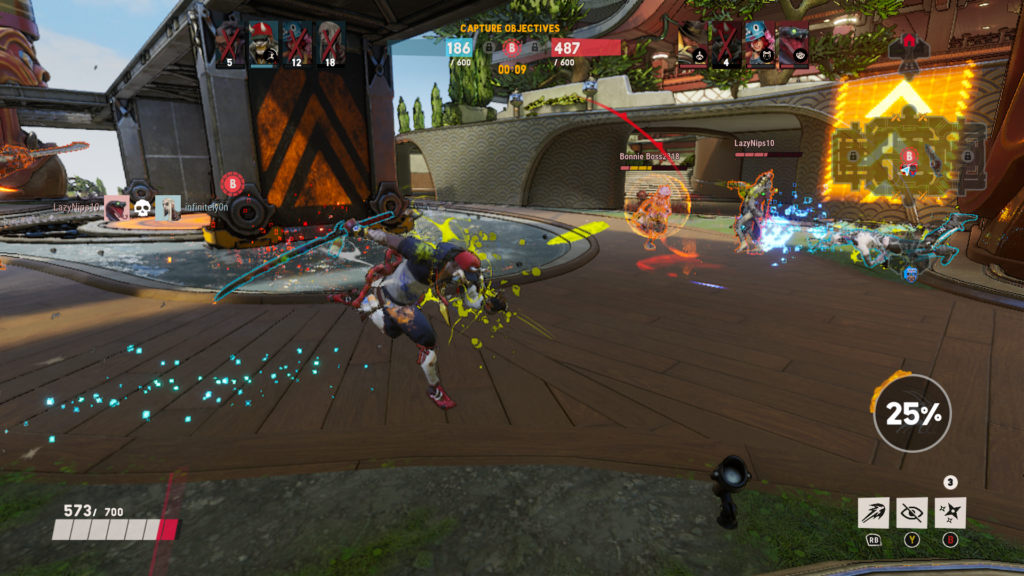Viewport: 1024px width, 576px height.
Task: Select the defeated enemy portrait showing 4
Action: (726, 44)
